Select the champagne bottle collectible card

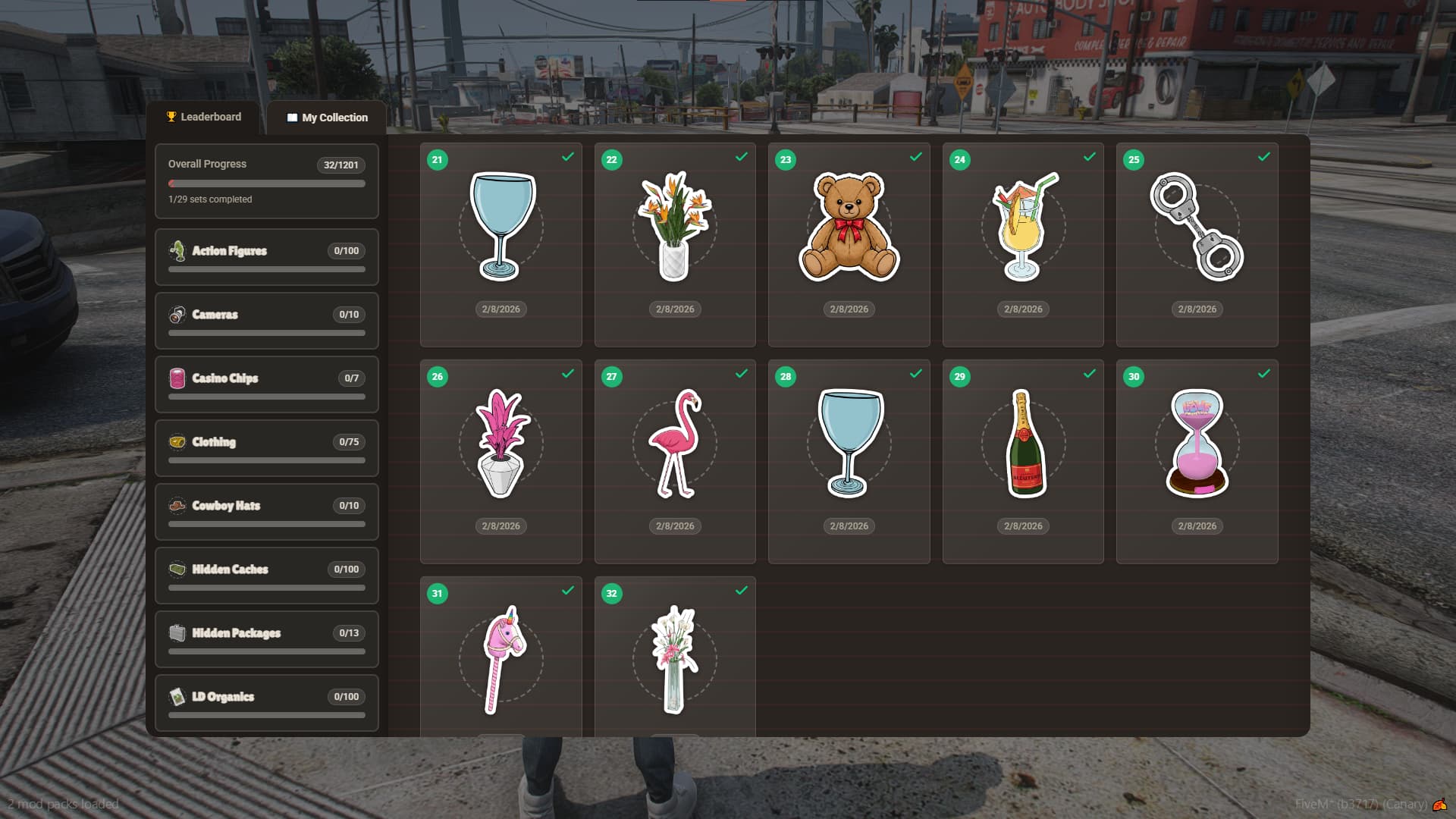[x=1023, y=461]
